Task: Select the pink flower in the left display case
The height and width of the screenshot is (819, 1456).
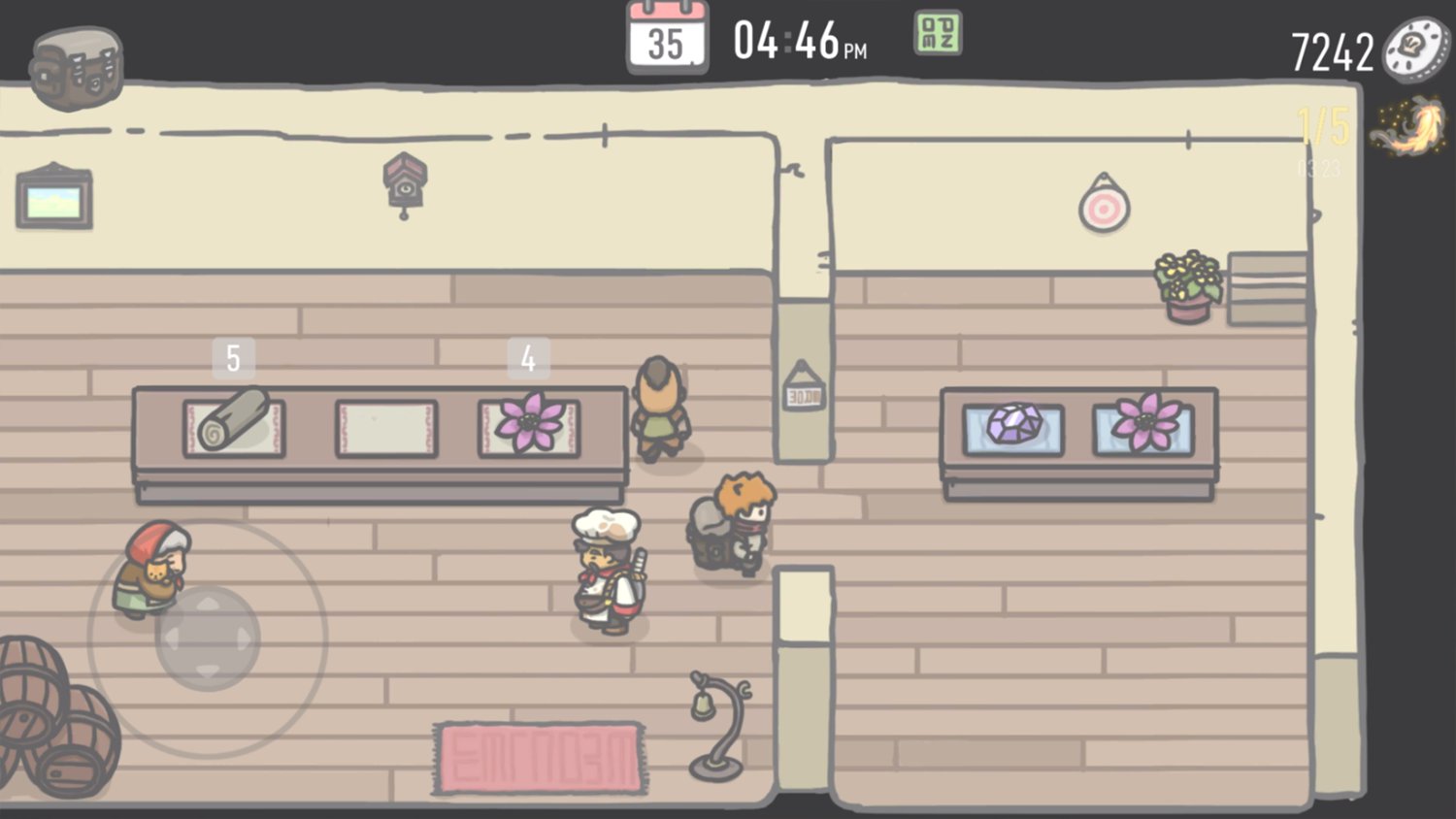Action: 529,423
